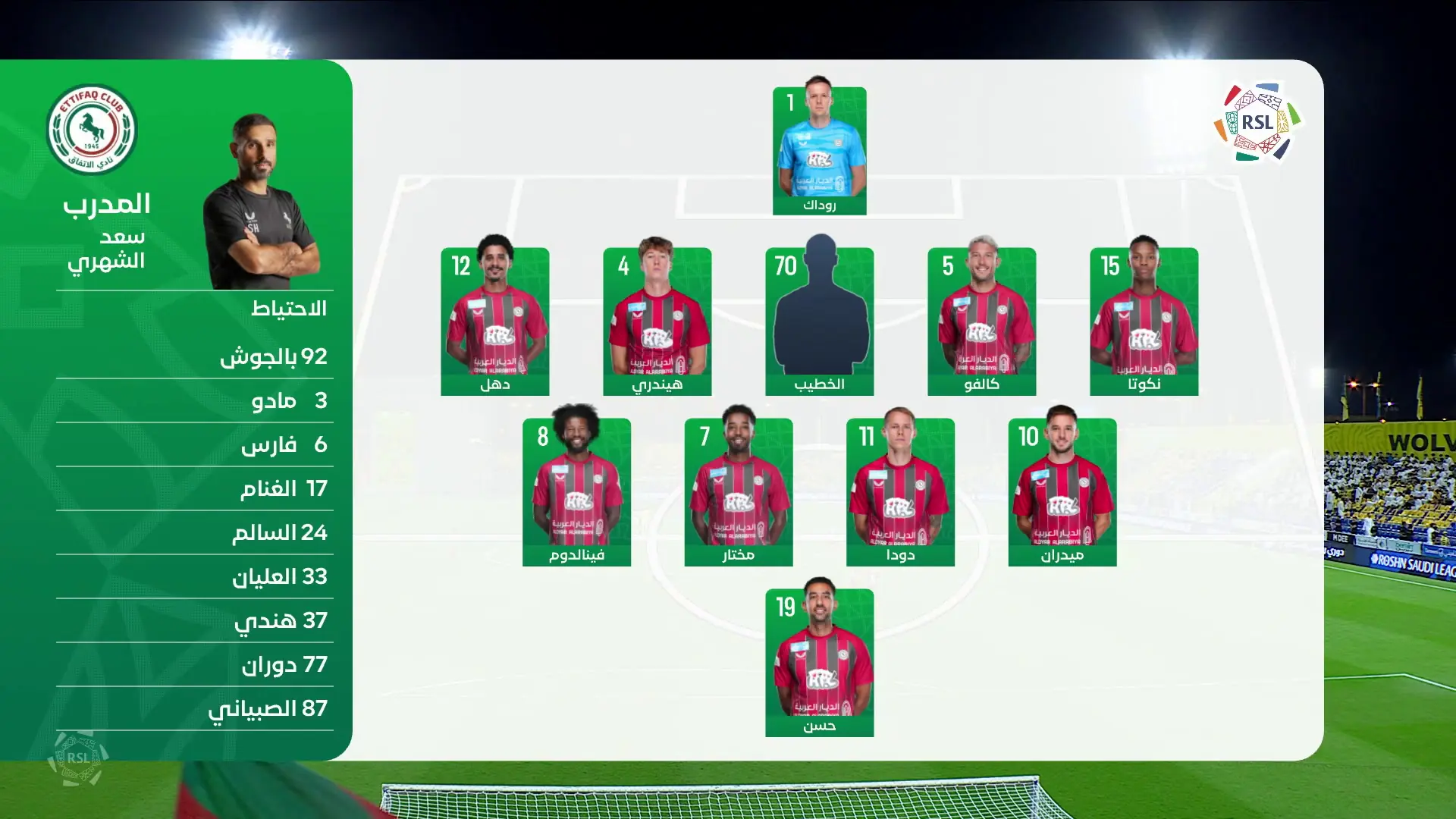The width and height of the screenshot is (1456, 819).
Task: Click the number 10 player card
Action: point(1062,491)
